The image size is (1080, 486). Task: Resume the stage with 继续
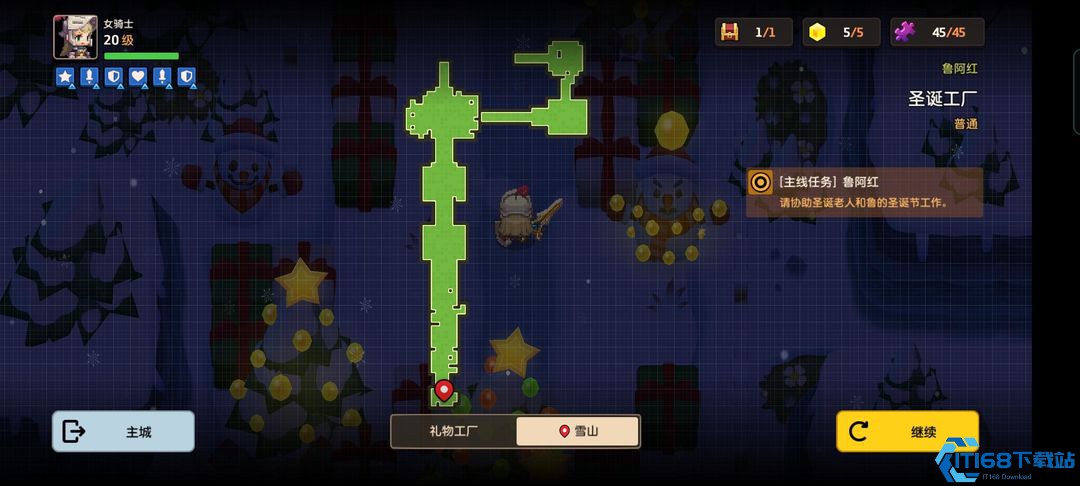tap(907, 432)
